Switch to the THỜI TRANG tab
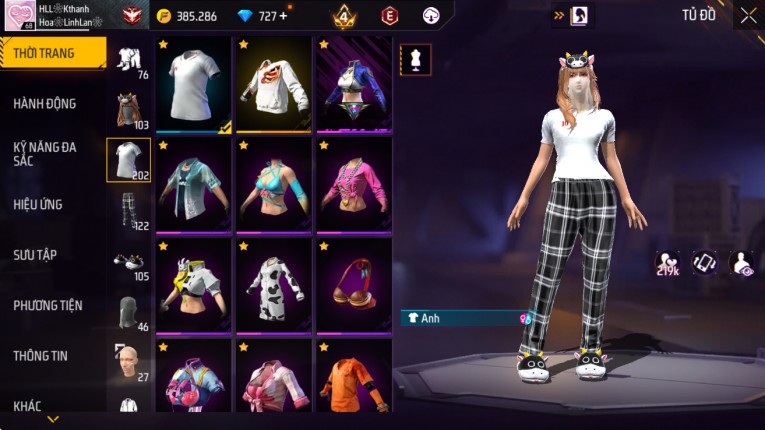 tap(50, 53)
